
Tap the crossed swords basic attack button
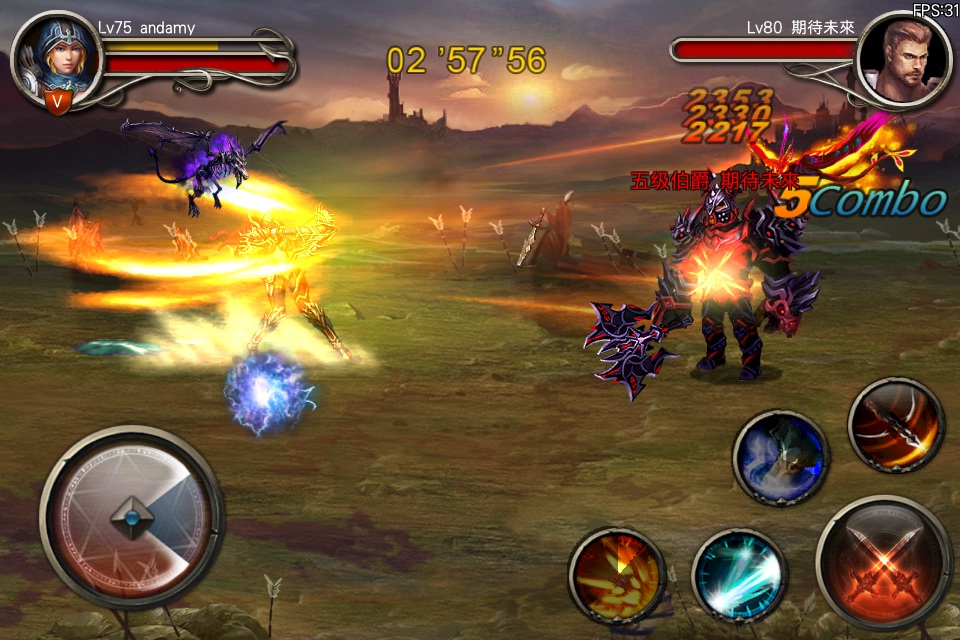[883, 563]
